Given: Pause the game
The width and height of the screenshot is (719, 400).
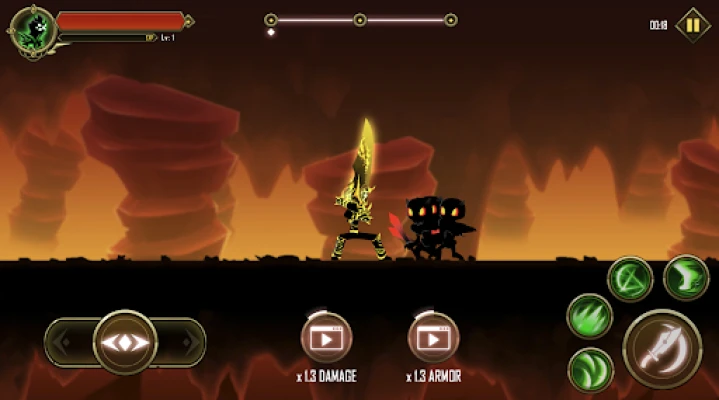Looking at the screenshot, I should coord(692,25).
